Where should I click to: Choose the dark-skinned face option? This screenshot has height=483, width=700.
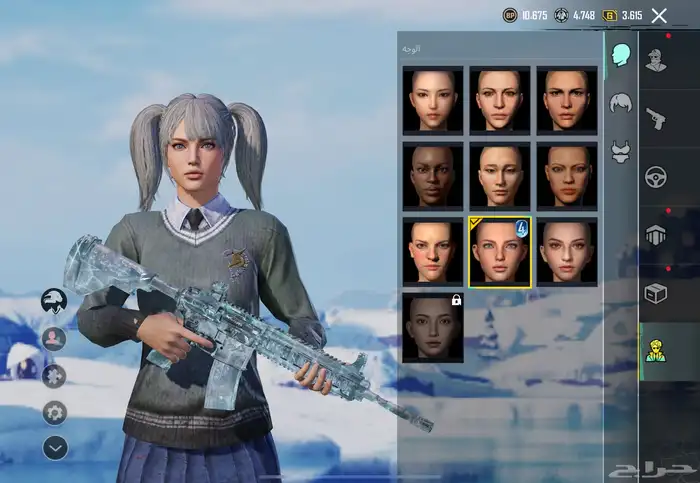pos(433,175)
